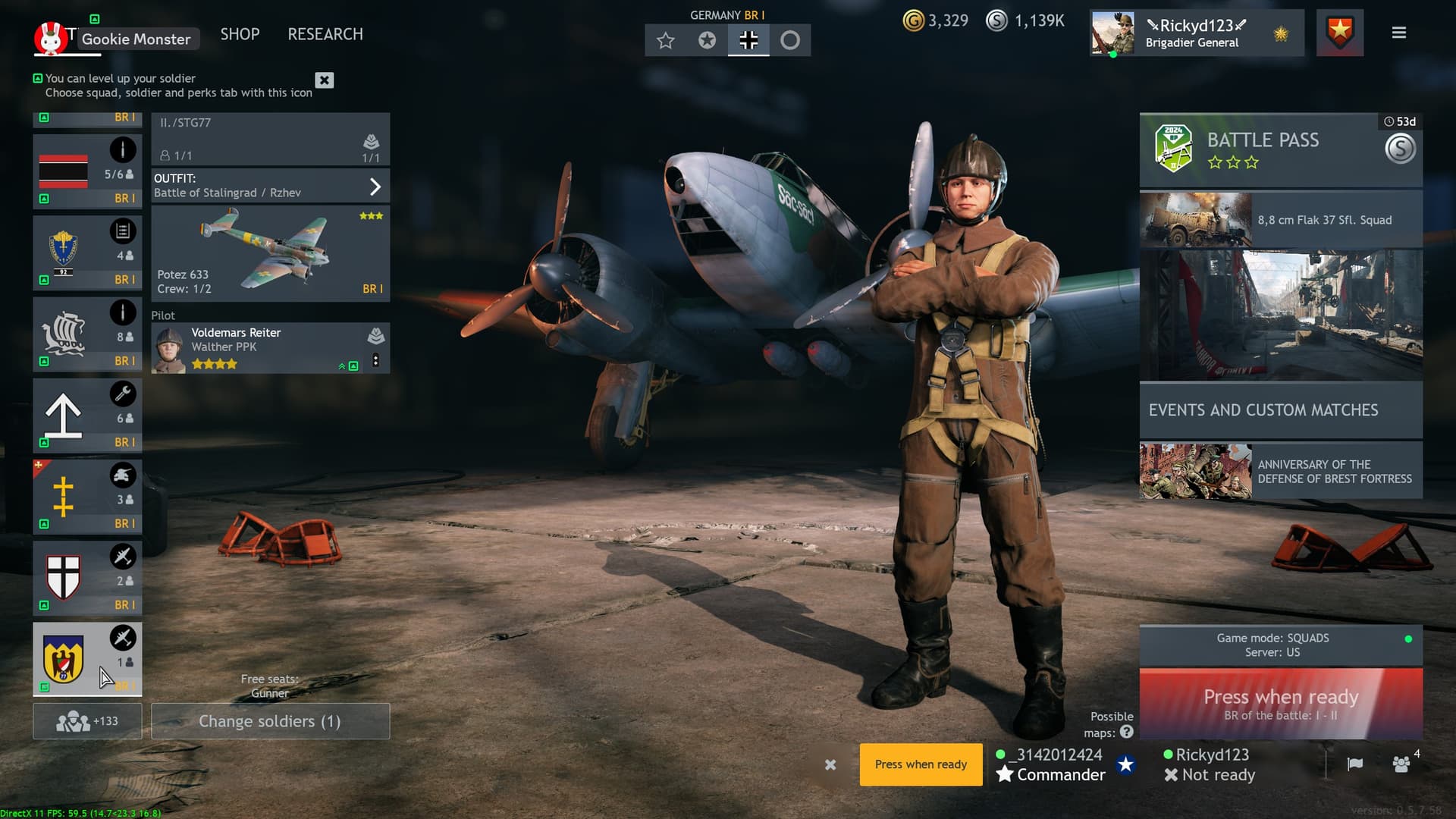Select the Potez 633 aircraft card
The height and width of the screenshot is (819, 1456).
point(270,253)
